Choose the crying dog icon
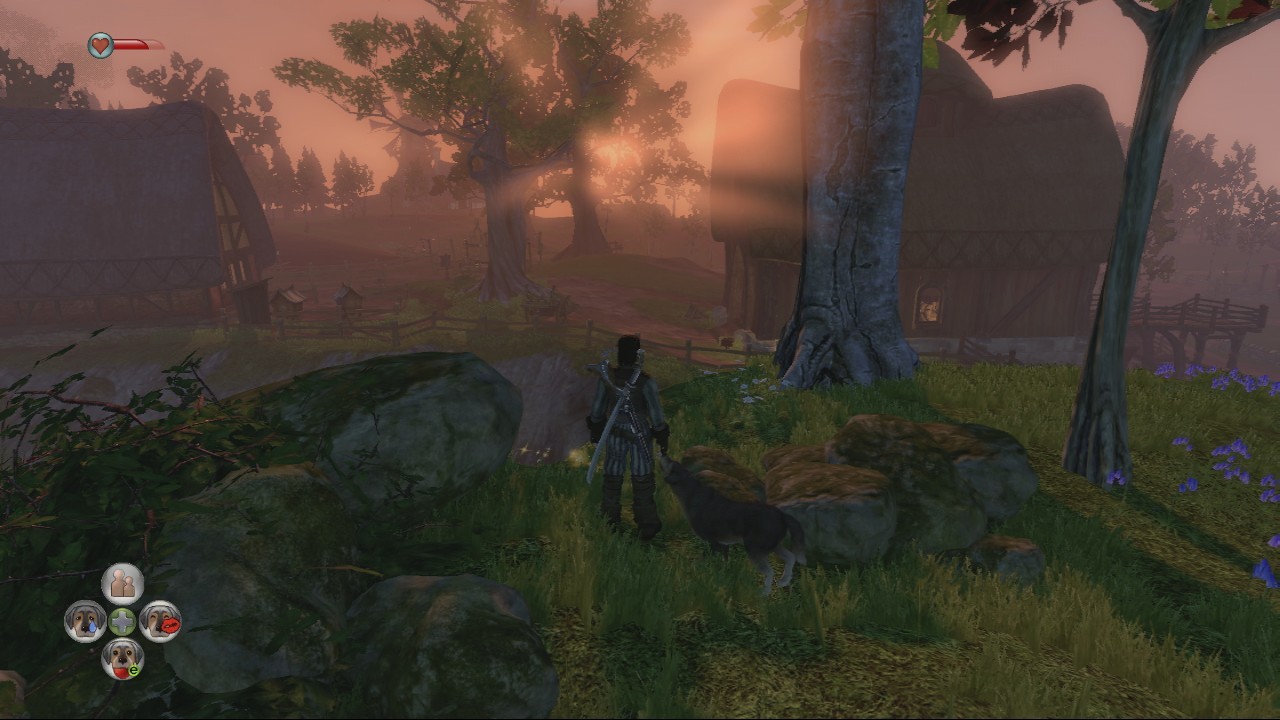Image resolution: width=1280 pixels, height=720 pixels. click(x=85, y=621)
